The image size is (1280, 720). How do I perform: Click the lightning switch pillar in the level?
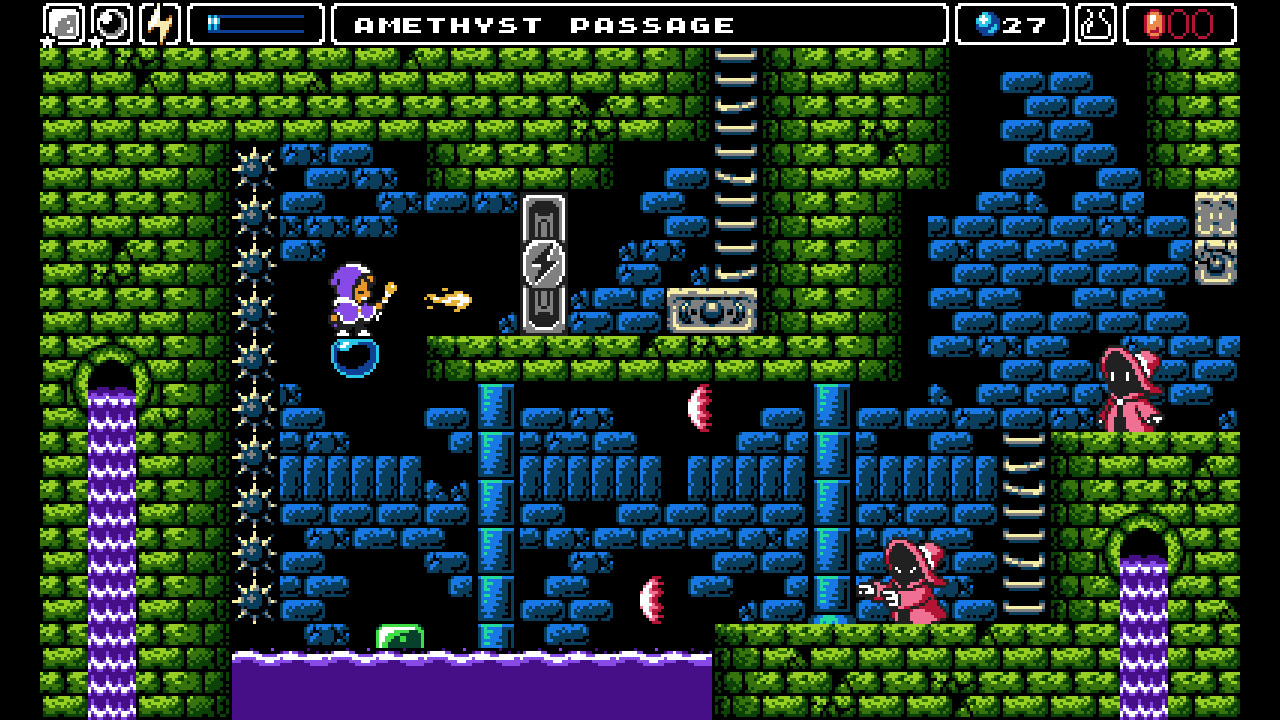(x=543, y=265)
